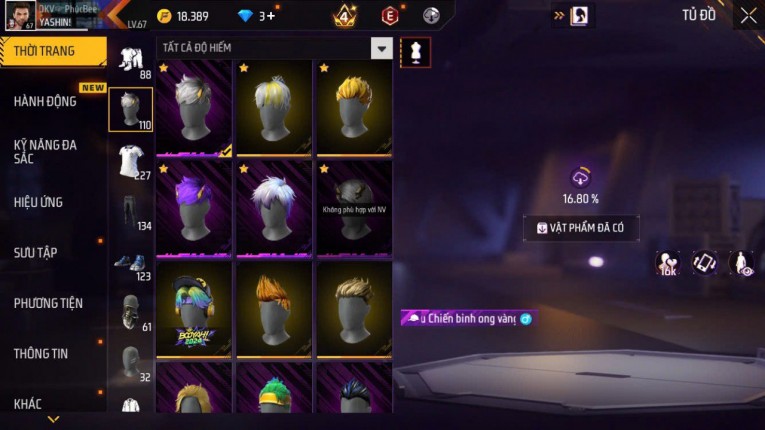Image resolution: width=765 pixels, height=430 pixels.
Task: Open the pants clothing category
Action: 130,211
